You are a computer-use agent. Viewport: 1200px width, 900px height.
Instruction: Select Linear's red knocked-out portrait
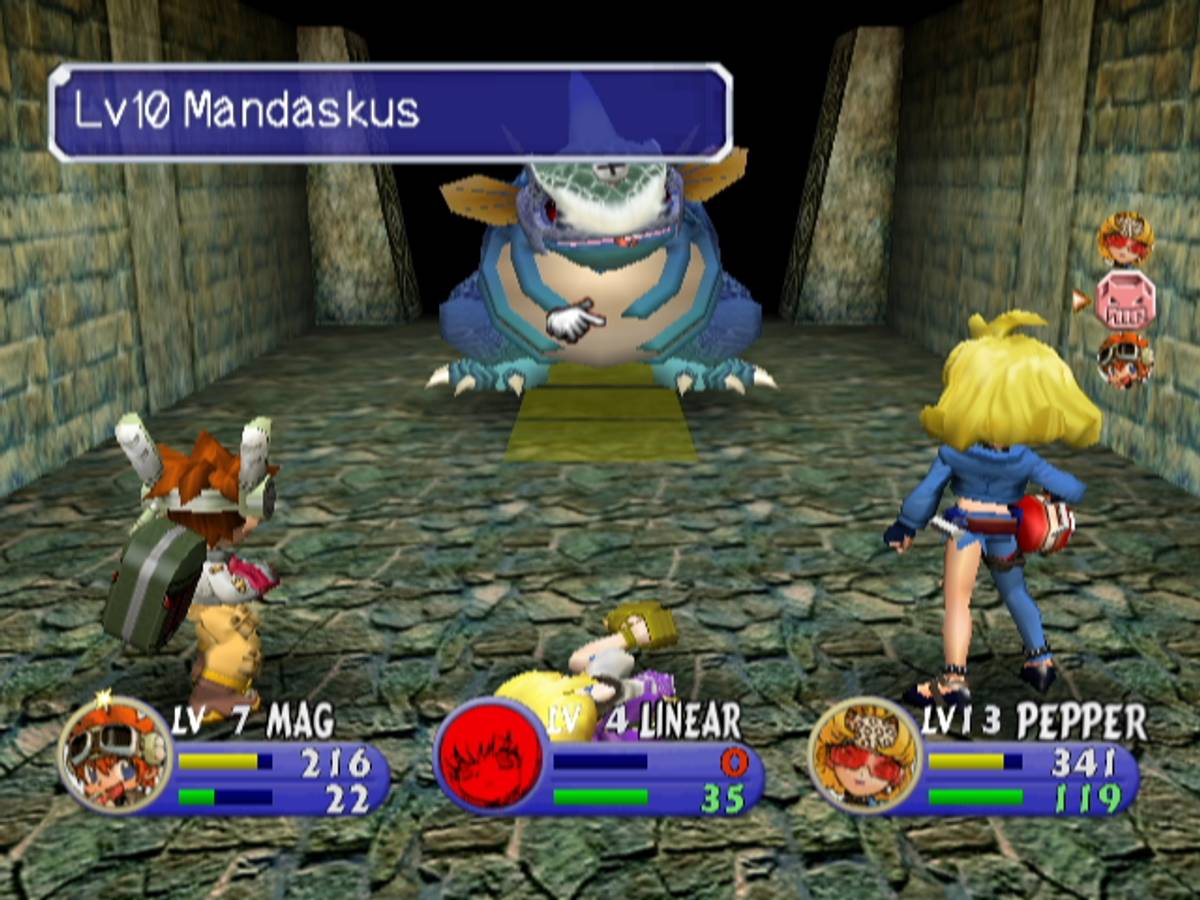(x=490, y=753)
